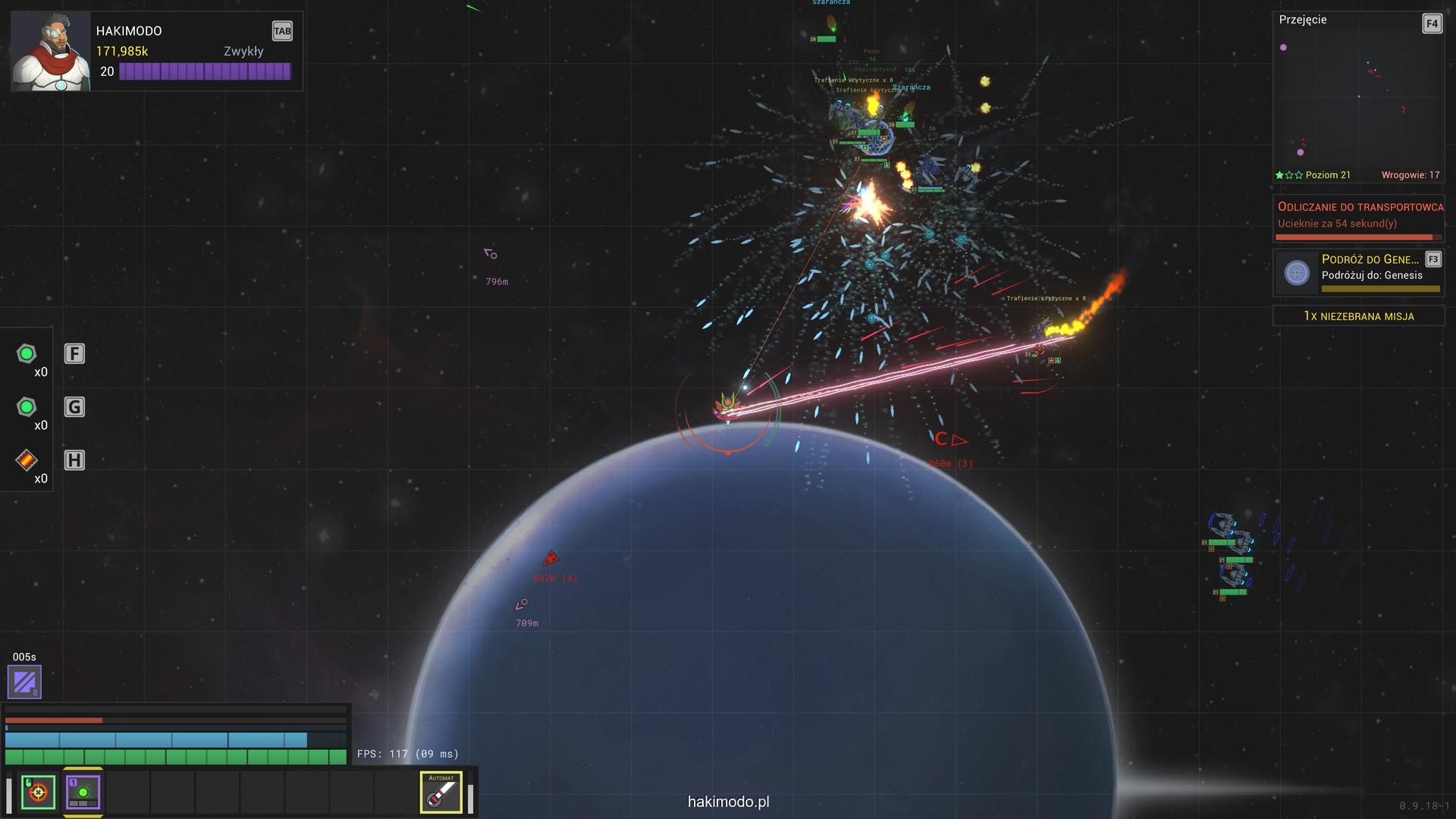Open the Hakimodo pilot portrait

click(51, 52)
